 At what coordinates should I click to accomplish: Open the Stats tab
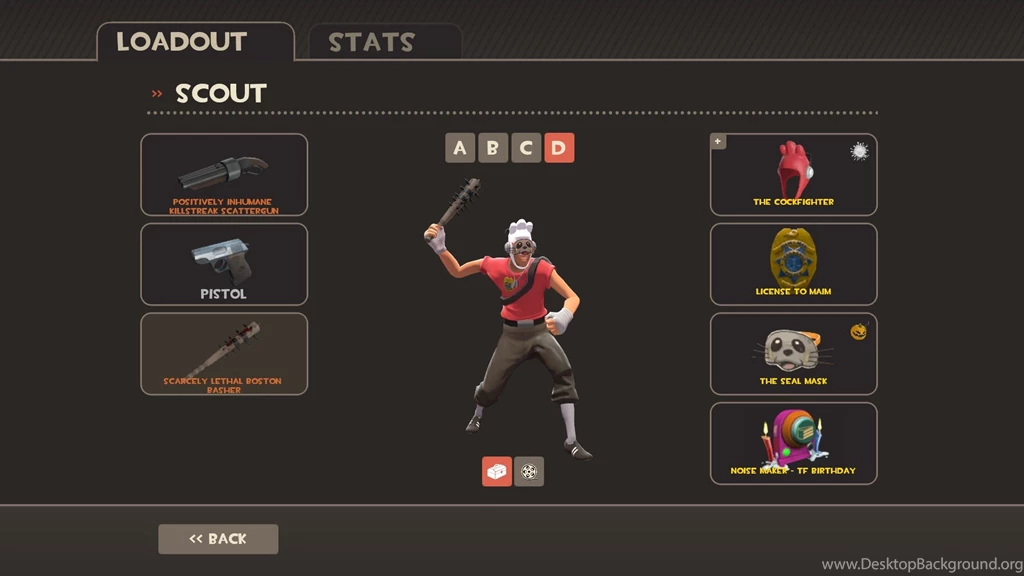coord(384,42)
